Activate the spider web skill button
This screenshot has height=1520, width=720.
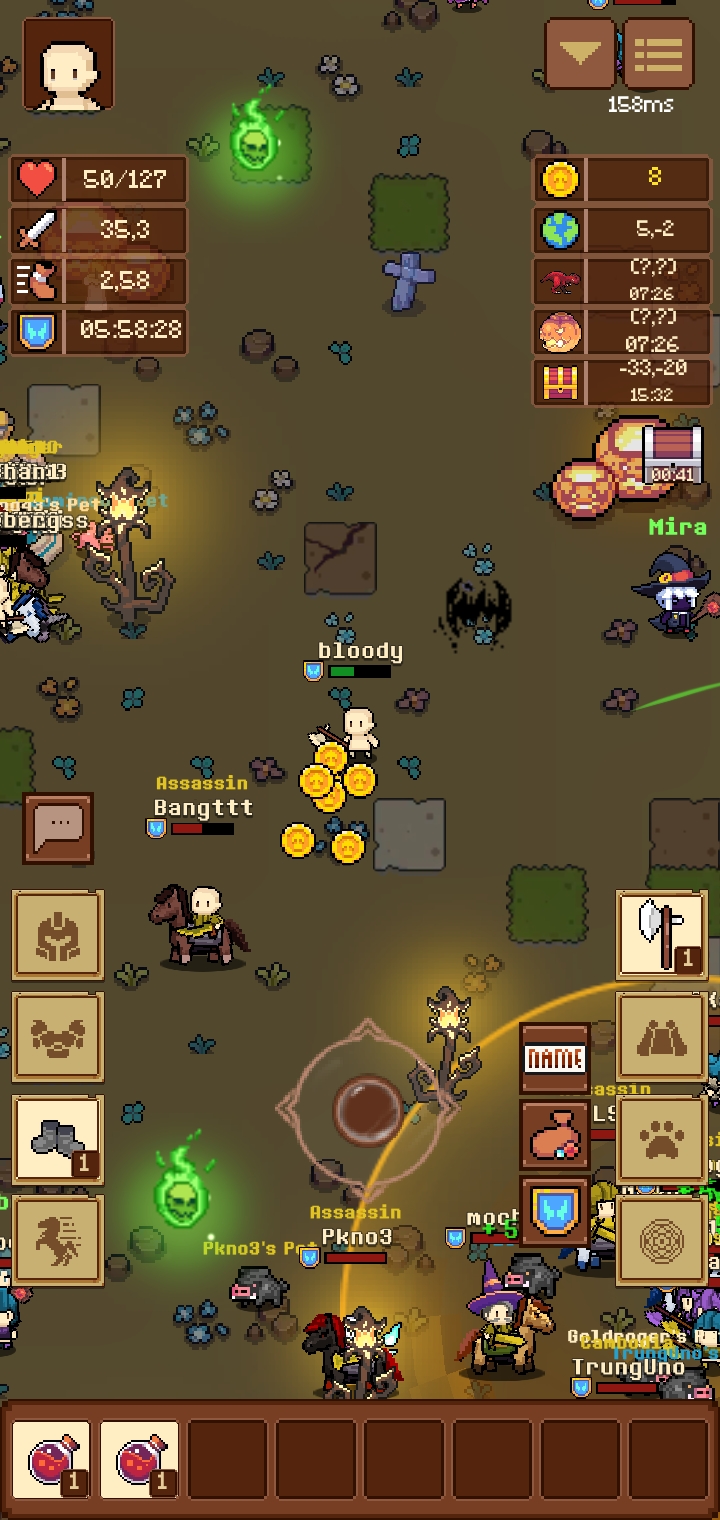pos(661,1241)
